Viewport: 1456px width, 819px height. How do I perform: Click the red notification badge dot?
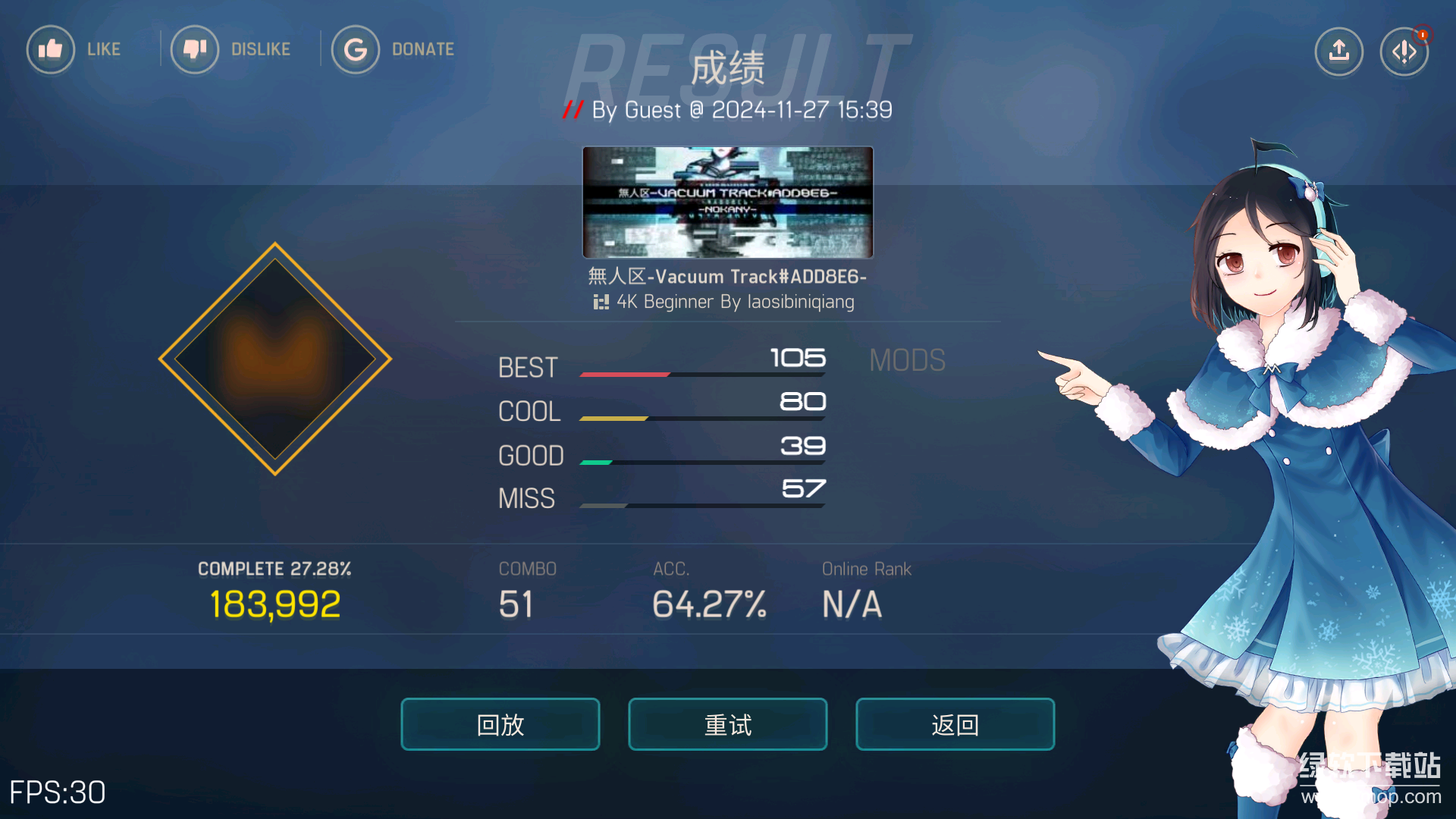pyautogui.click(x=1423, y=35)
